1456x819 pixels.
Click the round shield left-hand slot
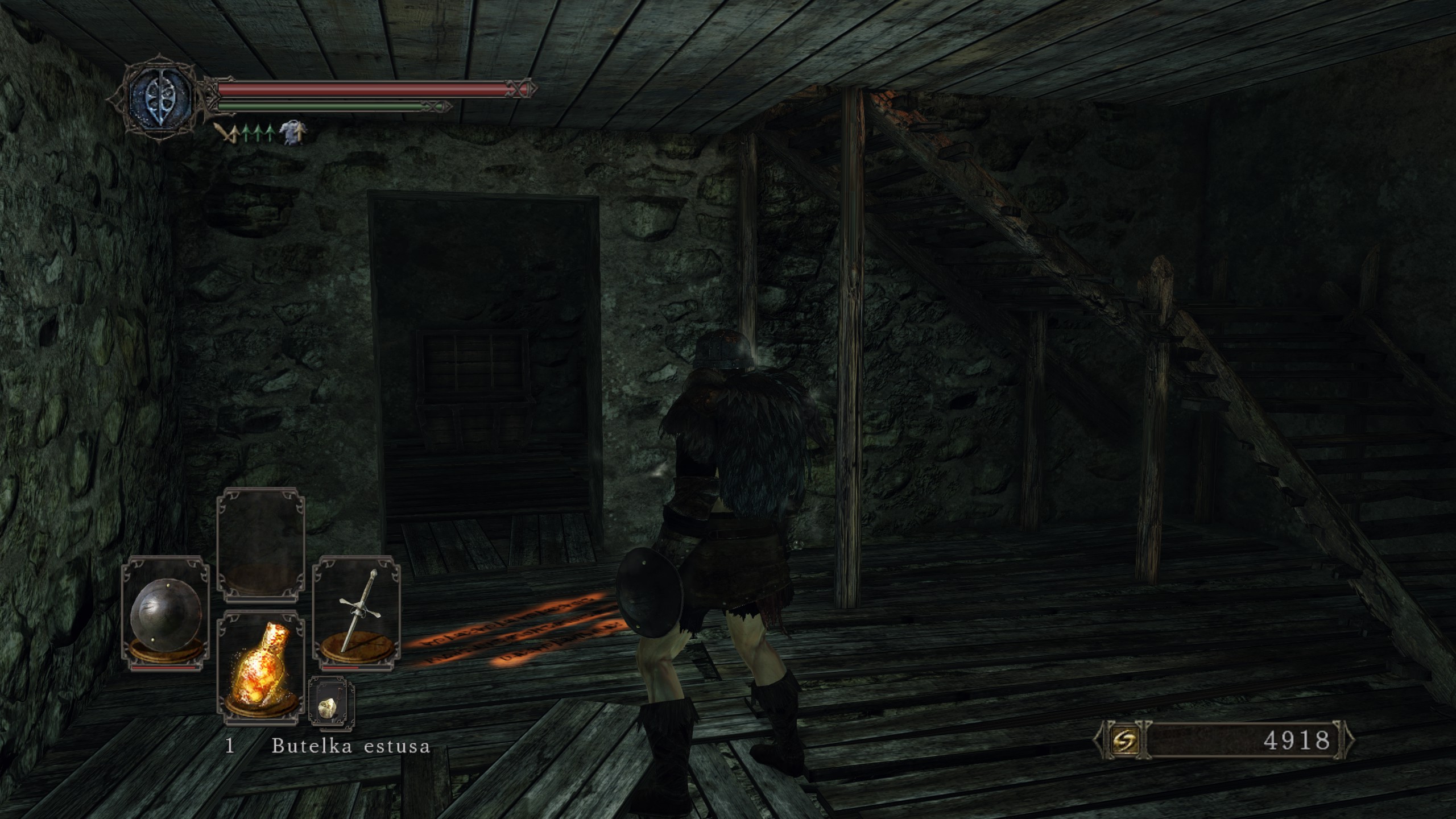pos(165,612)
